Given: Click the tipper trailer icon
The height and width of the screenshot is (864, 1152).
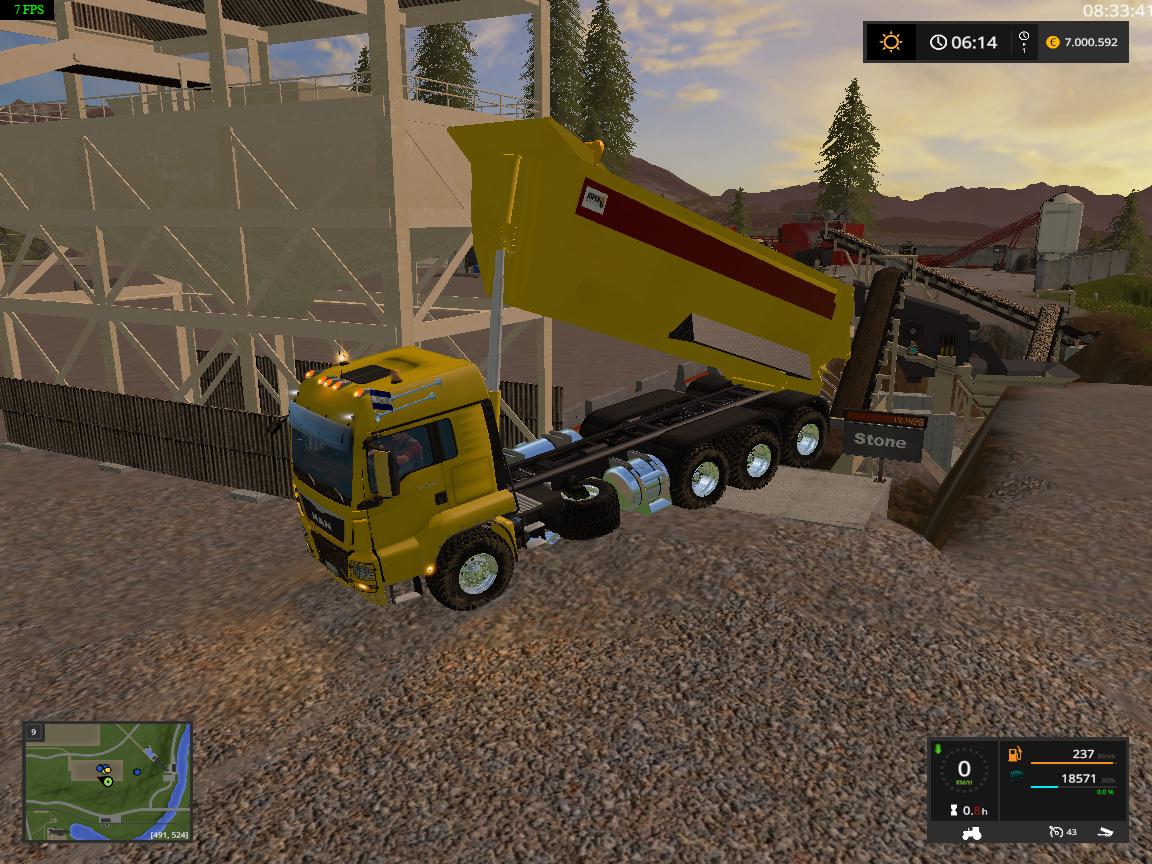Looking at the screenshot, I should [1103, 832].
